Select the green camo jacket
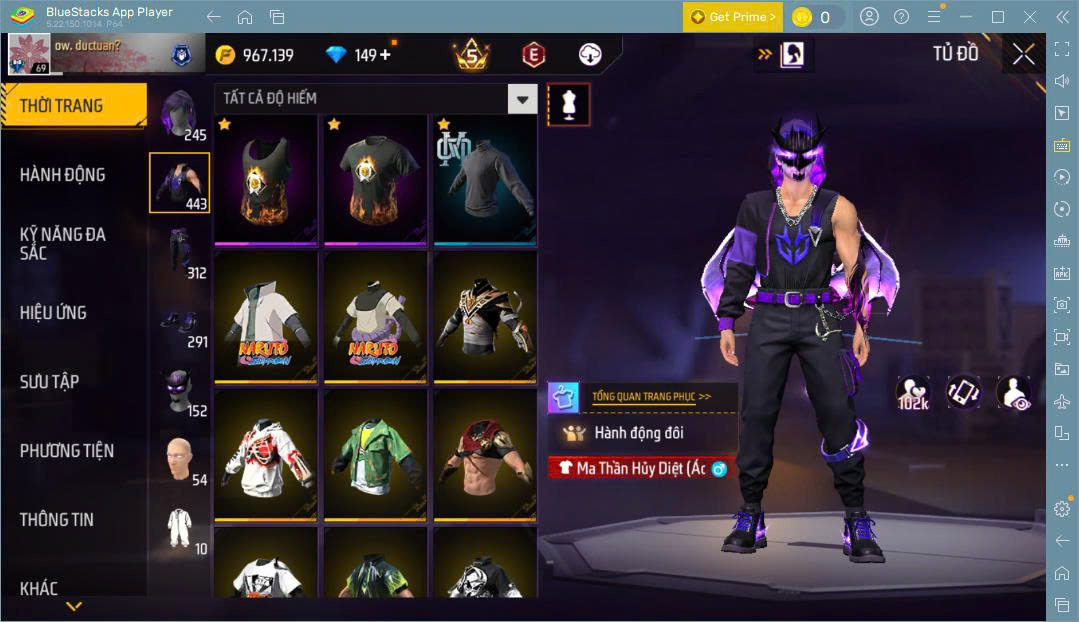This screenshot has width=1079, height=622. coord(375,455)
